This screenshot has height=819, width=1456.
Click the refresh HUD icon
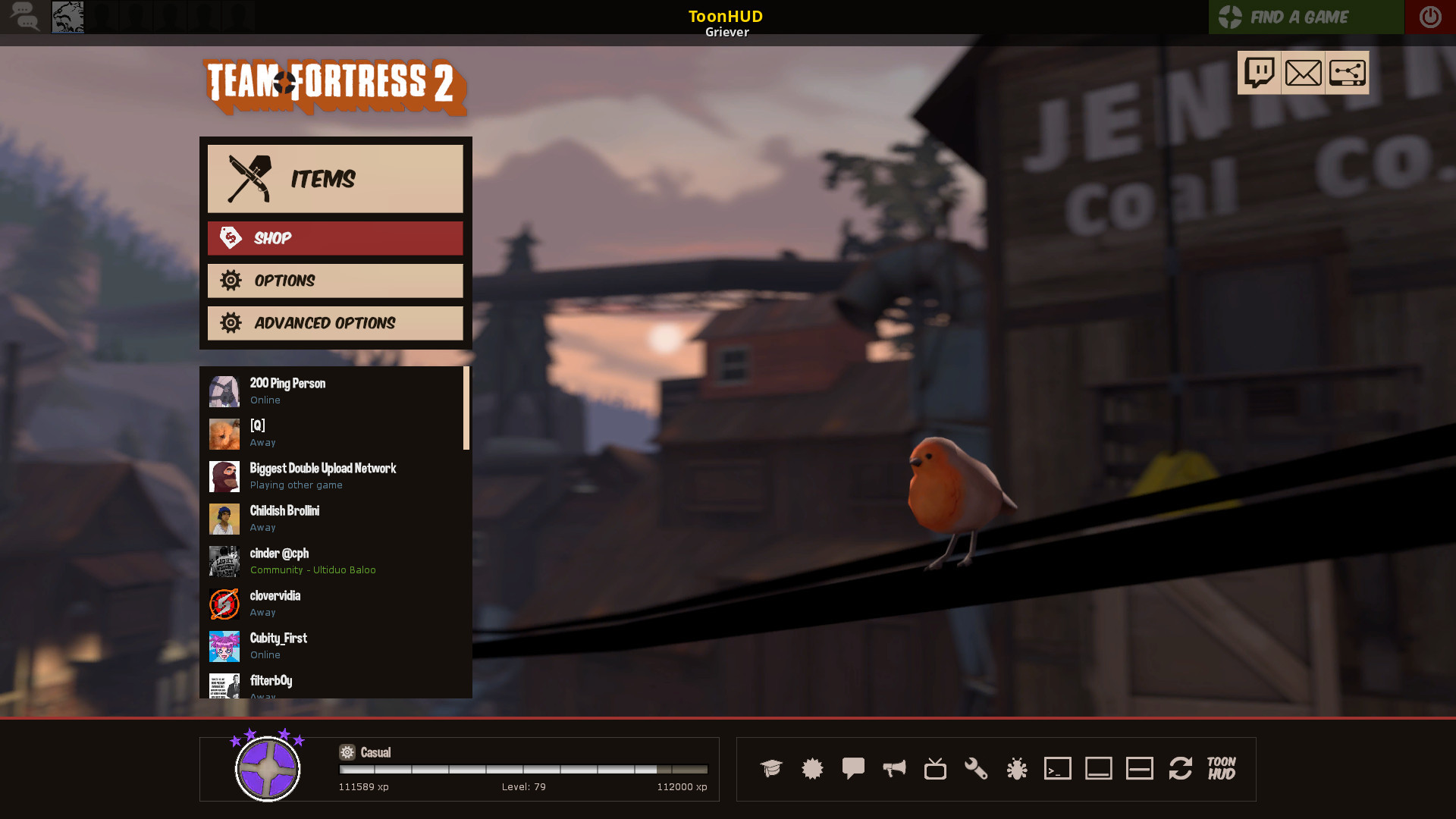click(x=1181, y=768)
